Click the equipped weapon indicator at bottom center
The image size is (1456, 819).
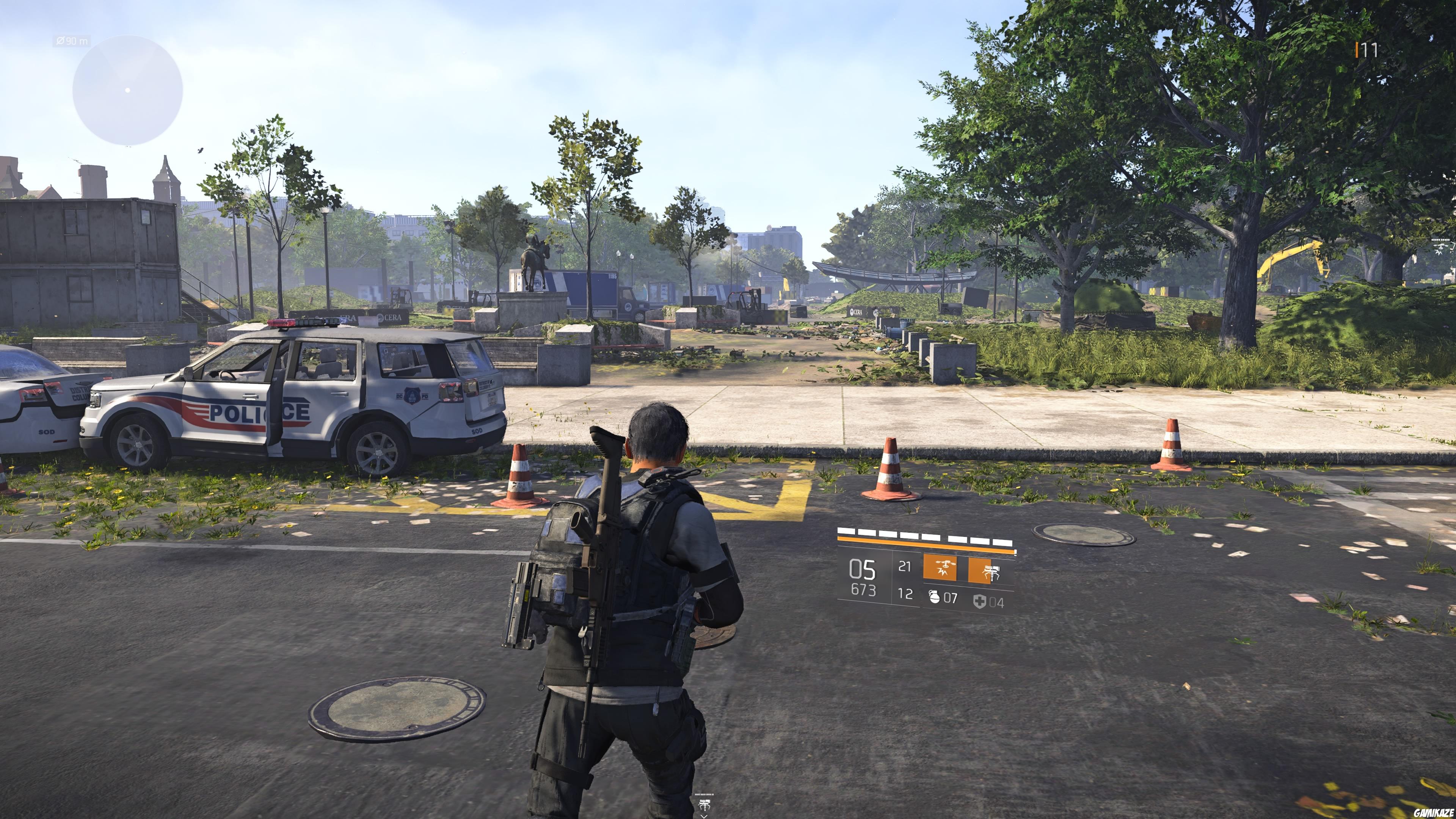704,804
